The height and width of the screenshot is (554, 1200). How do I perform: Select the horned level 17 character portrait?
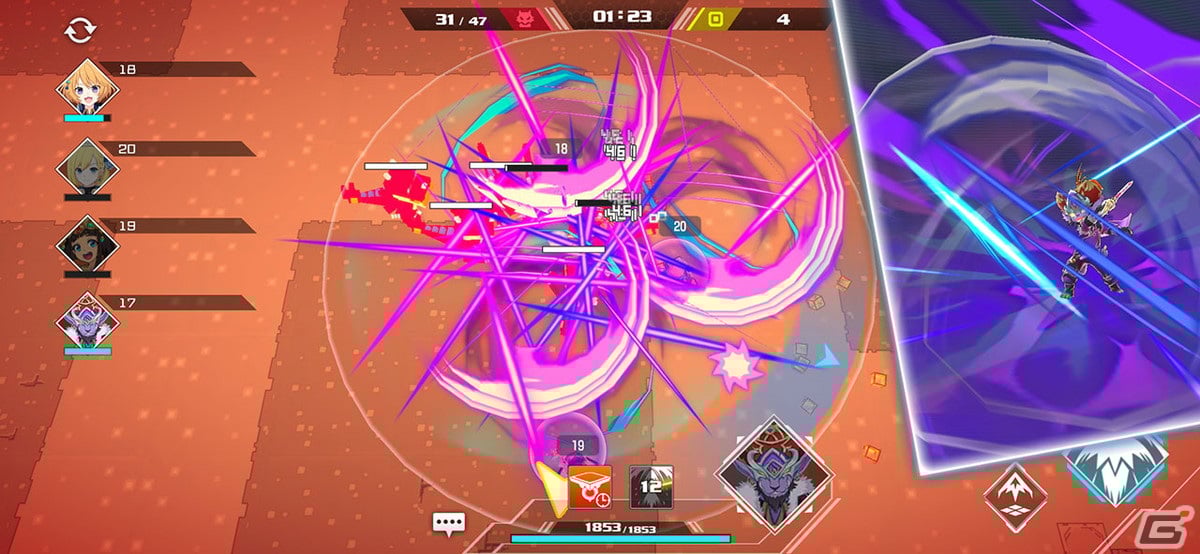pos(86,322)
